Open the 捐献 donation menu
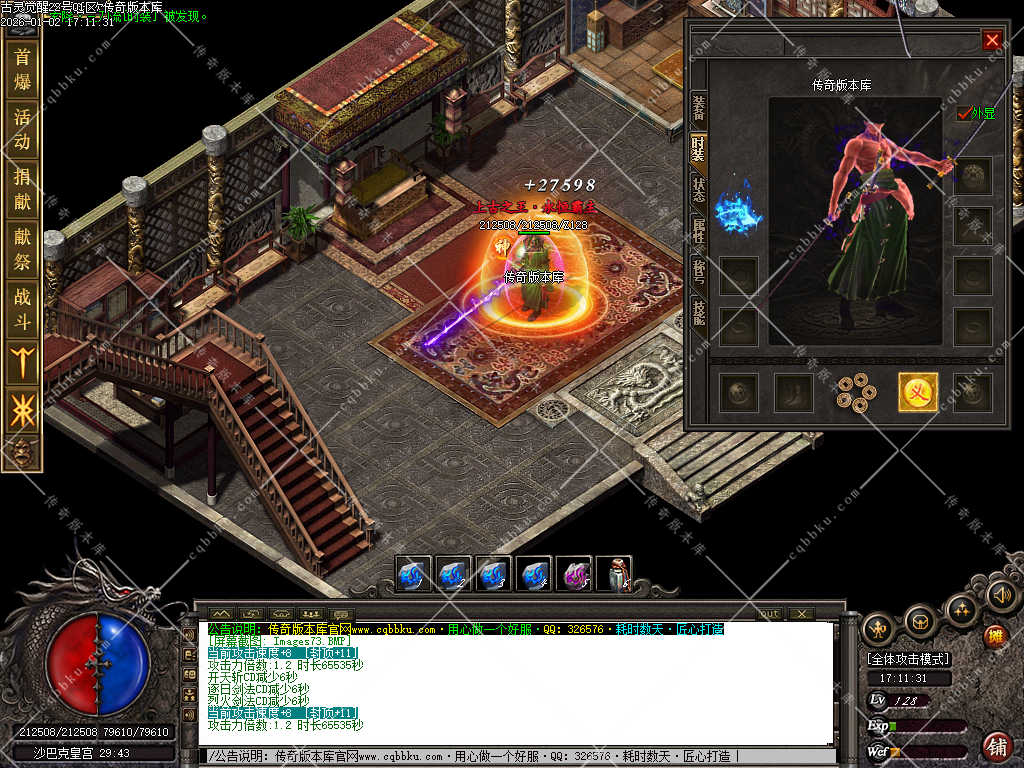This screenshot has width=1024, height=768. click(22, 189)
